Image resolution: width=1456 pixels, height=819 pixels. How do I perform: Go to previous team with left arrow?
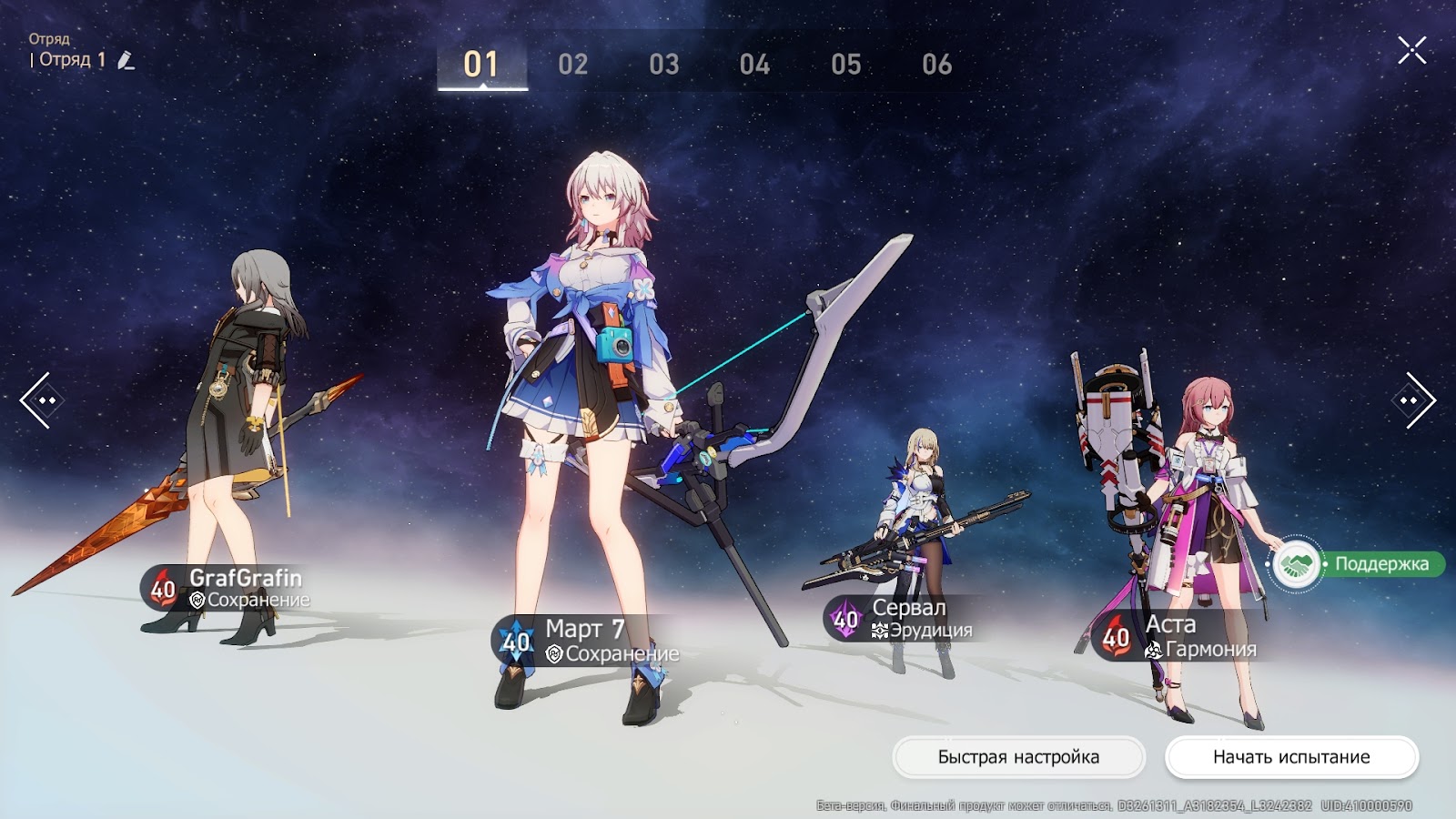click(x=41, y=399)
